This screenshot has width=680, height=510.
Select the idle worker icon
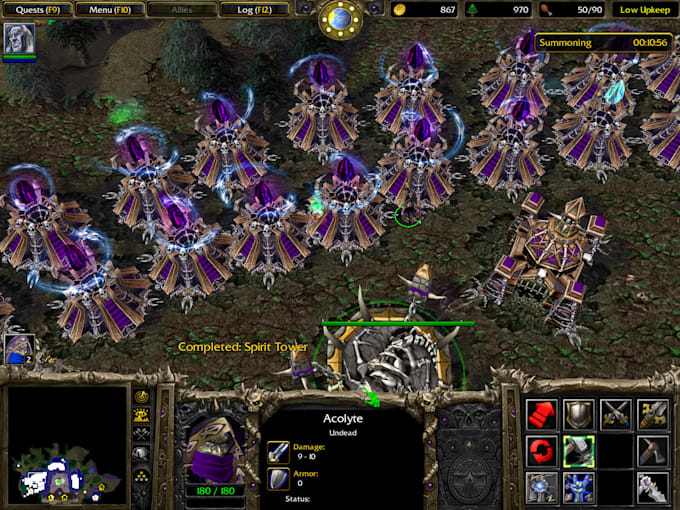pyautogui.click(x=18, y=348)
